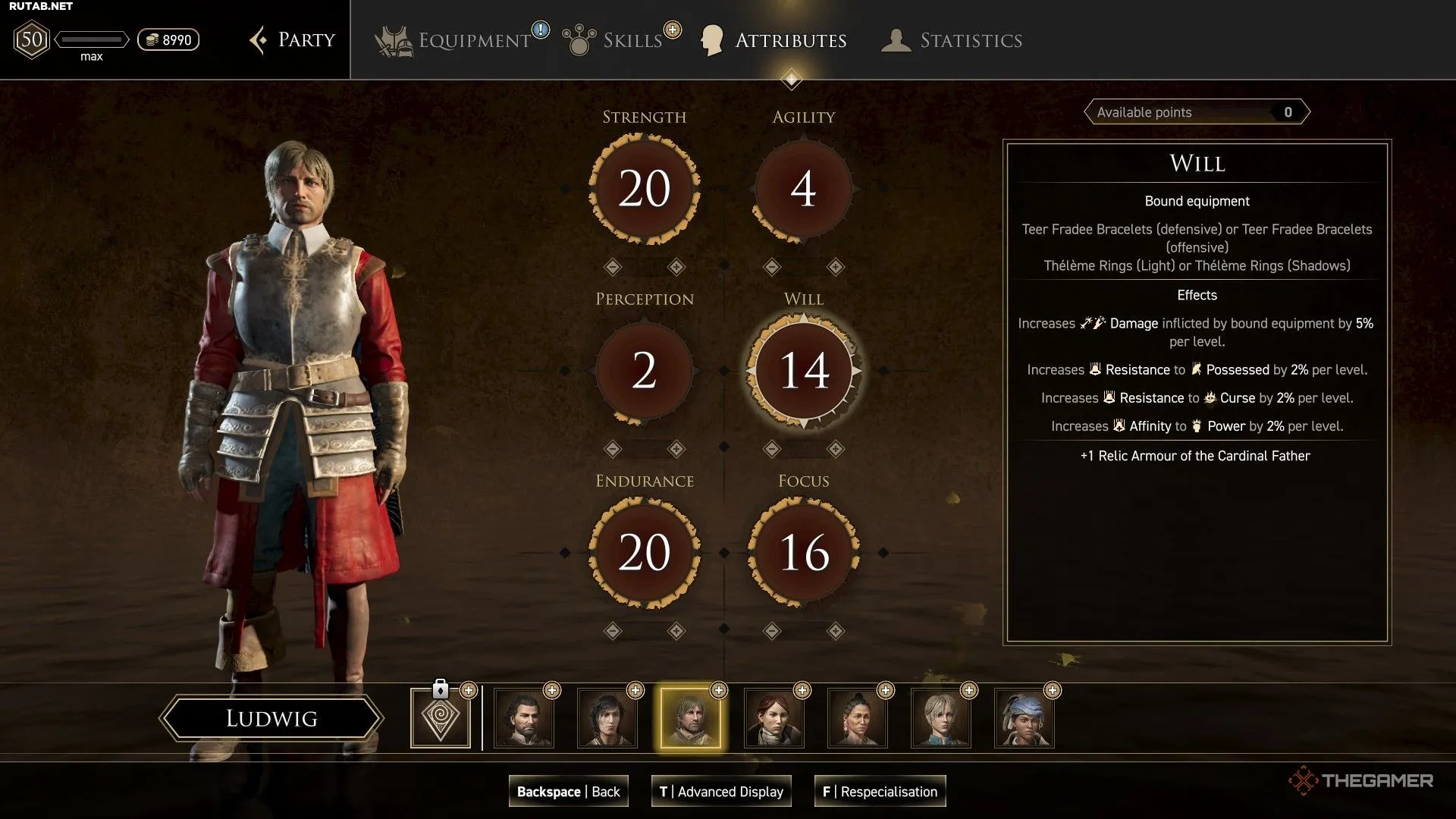
Task: Open the Skills tab
Action: click(x=631, y=40)
